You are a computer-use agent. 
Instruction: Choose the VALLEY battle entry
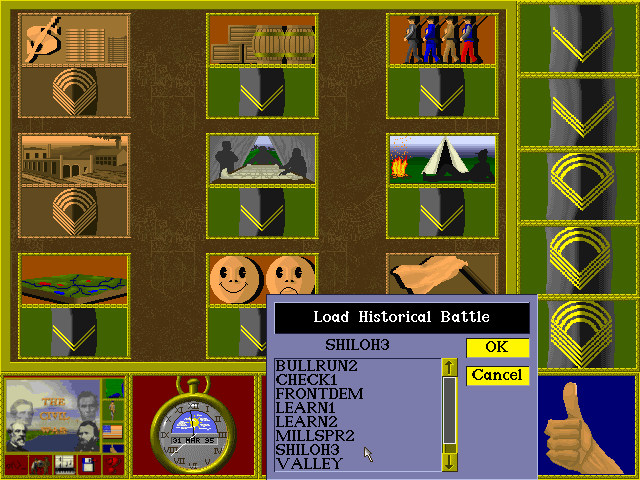[309, 464]
